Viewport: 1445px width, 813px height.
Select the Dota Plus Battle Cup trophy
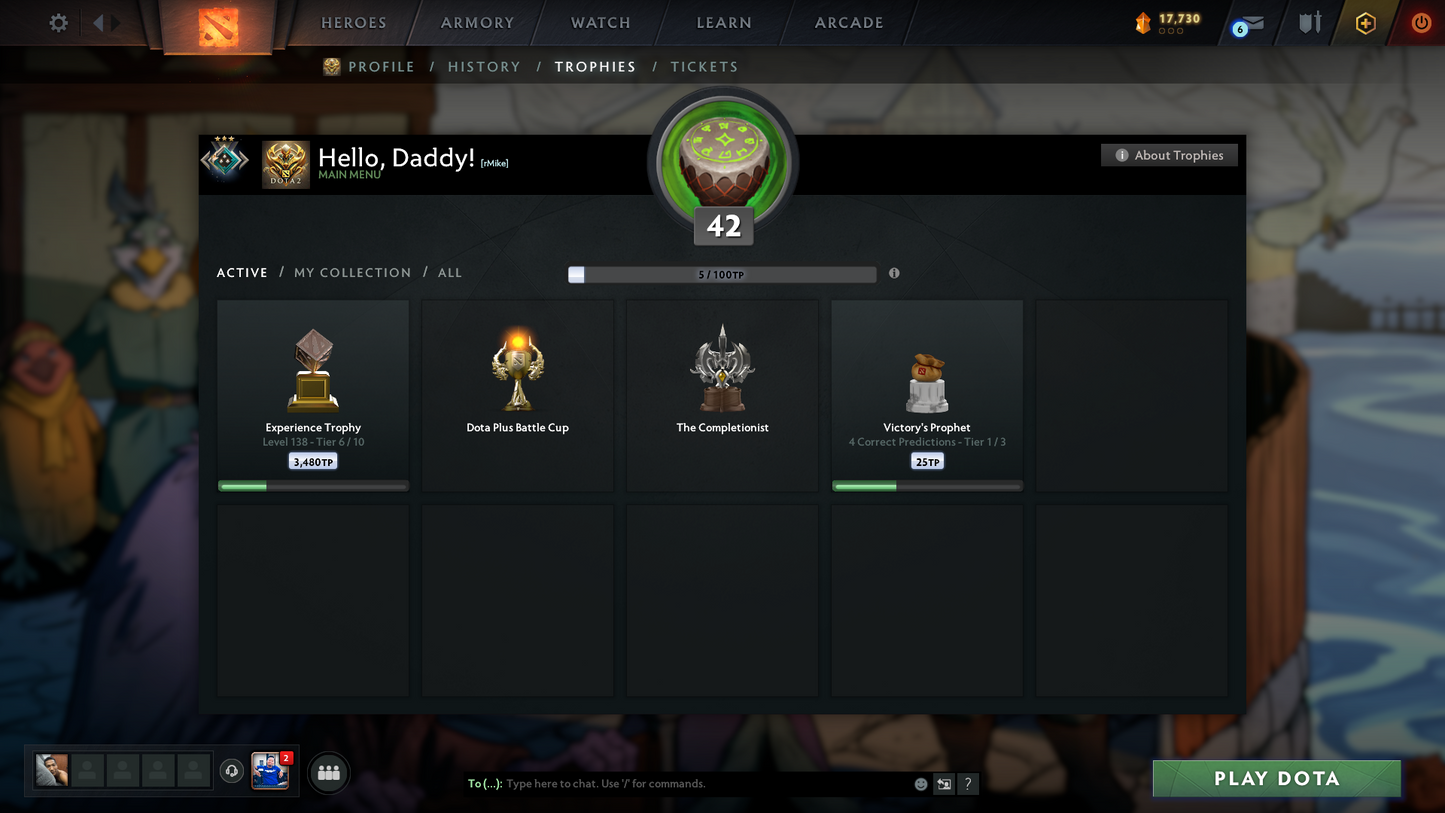click(517, 395)
